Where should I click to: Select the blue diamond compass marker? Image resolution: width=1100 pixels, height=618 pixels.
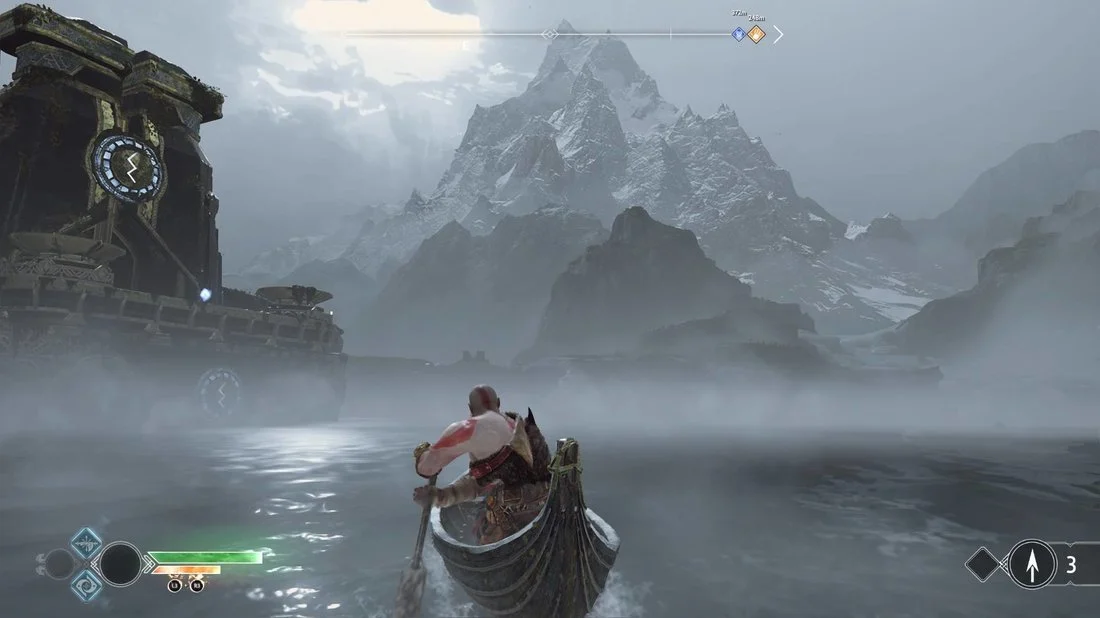pos(739,34)
